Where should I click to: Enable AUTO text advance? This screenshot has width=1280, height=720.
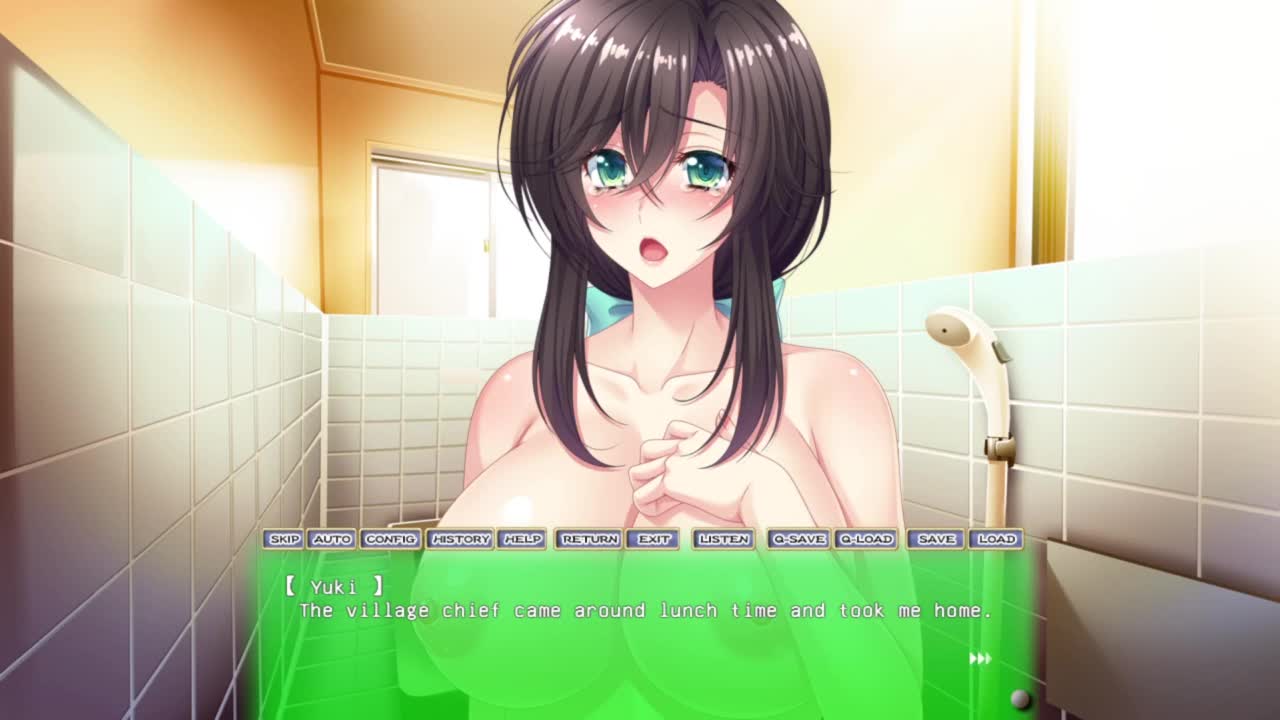[331, 539]
